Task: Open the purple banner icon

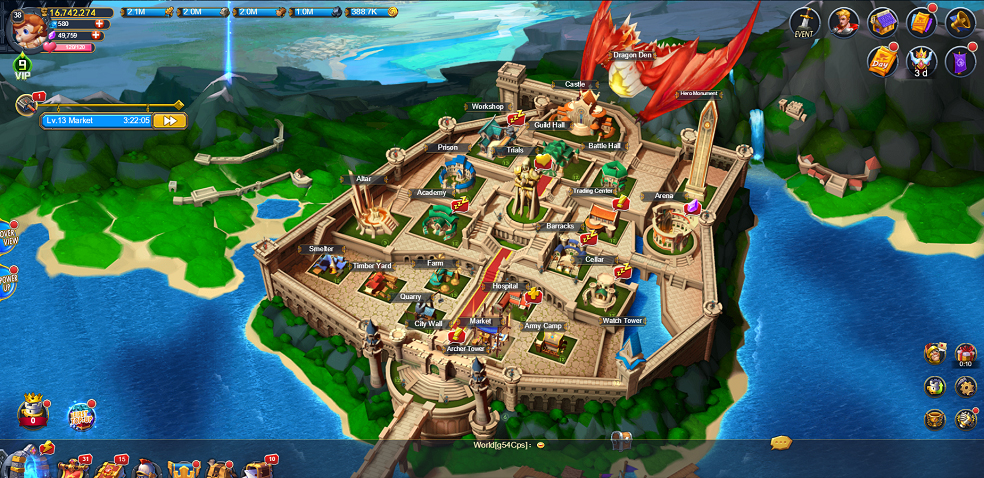Action: 960,60
